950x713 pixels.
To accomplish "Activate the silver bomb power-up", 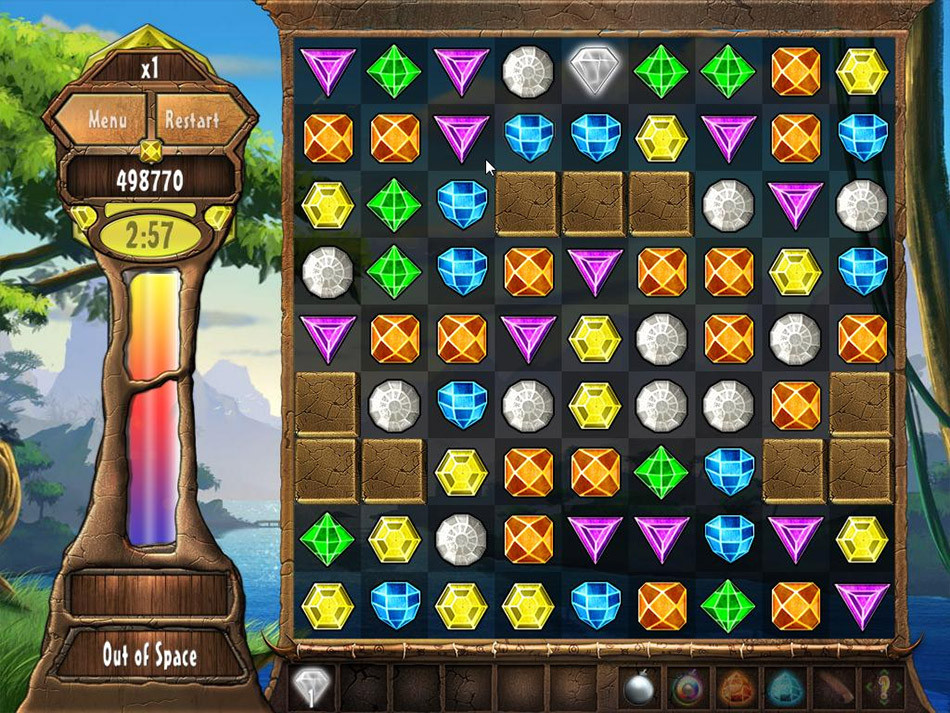I will tap(640, 688).
